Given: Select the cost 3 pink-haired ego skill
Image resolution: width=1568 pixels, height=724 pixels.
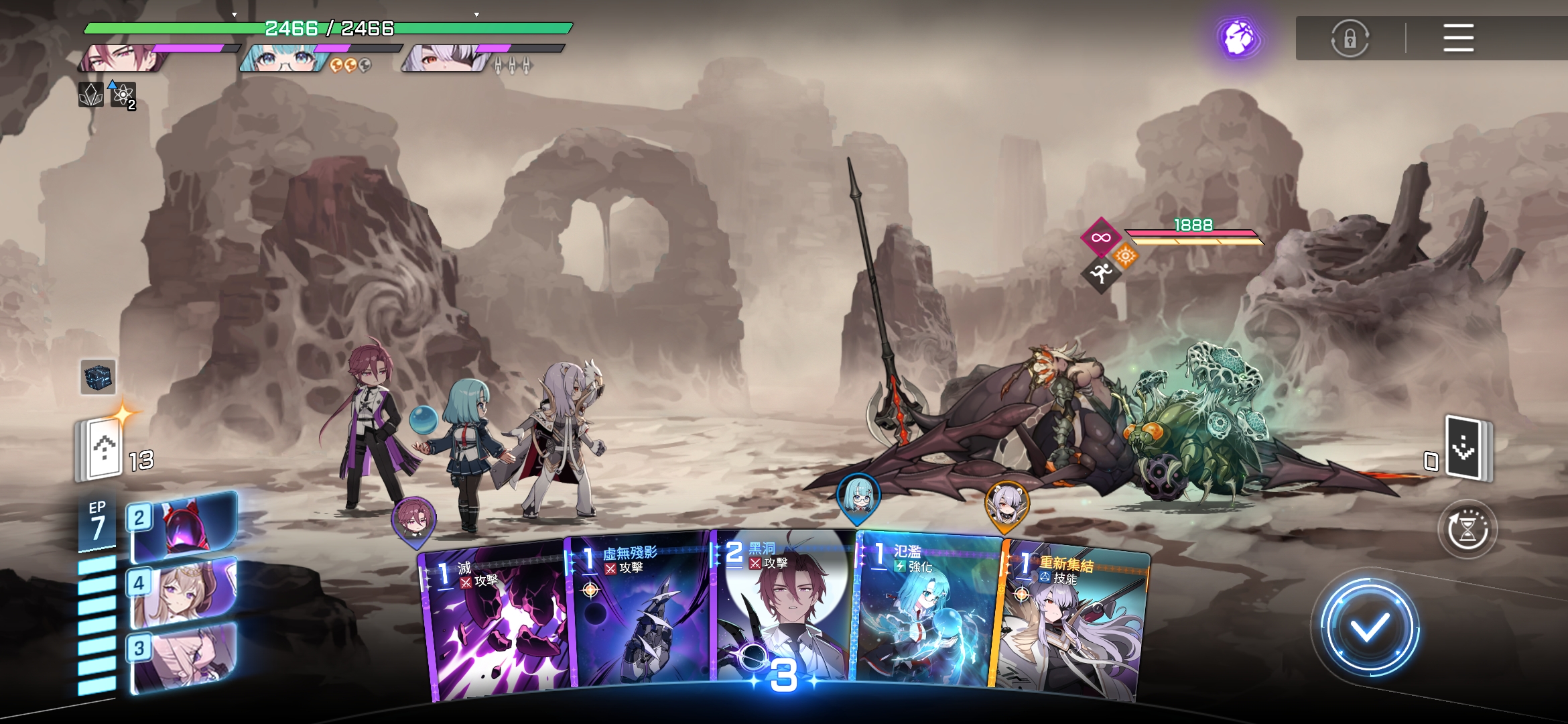Looking at the screenshot, I should click(184, 657).
